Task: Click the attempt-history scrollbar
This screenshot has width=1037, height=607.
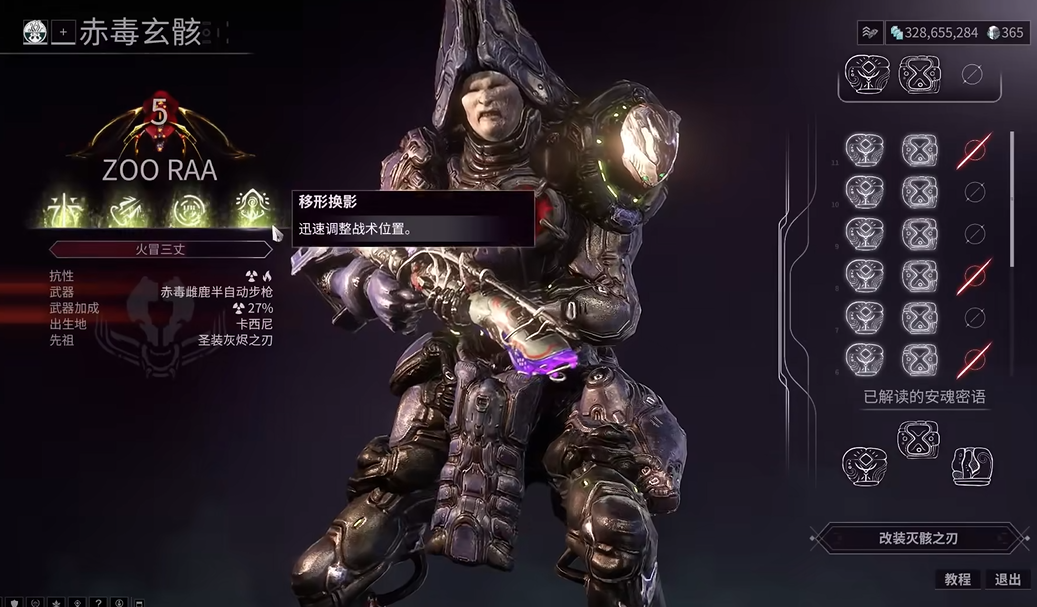Action: [1013, 200]
